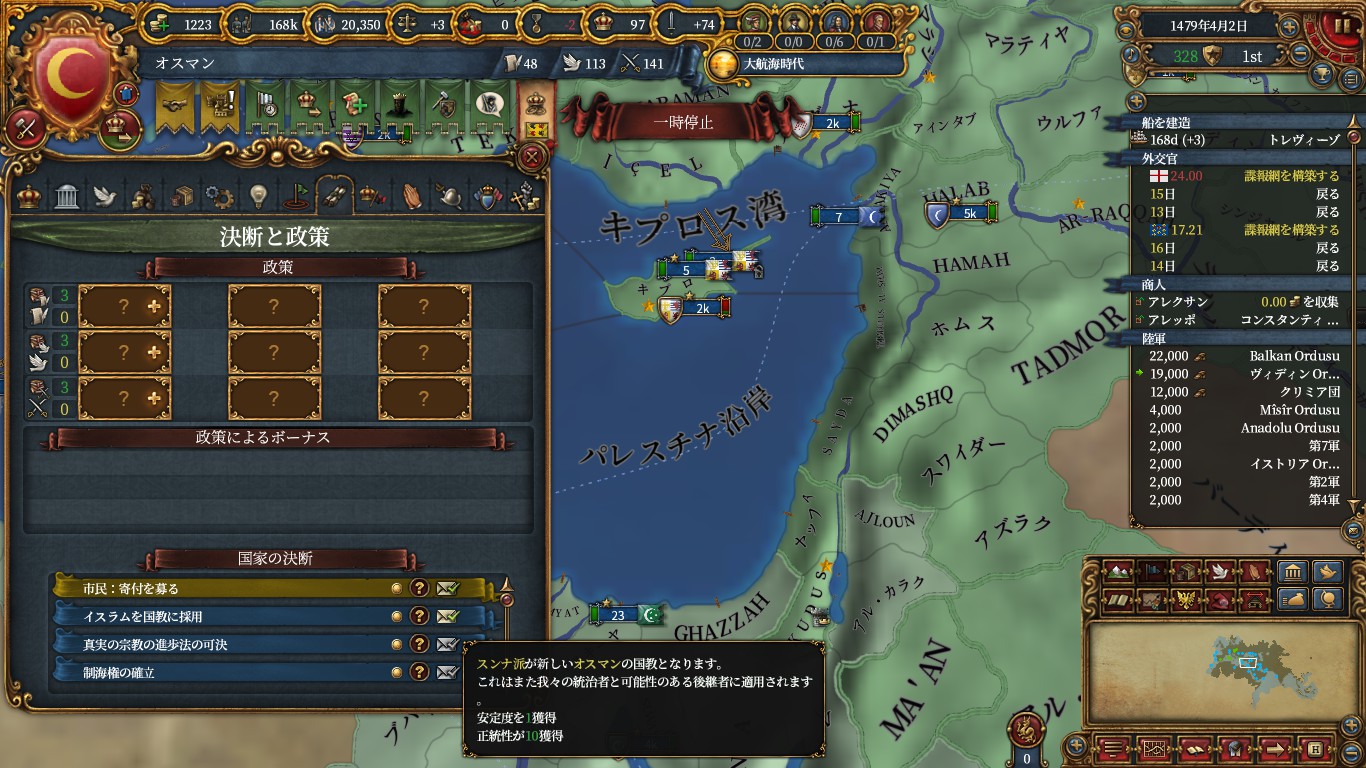Switch to terrain map mode with mountains
Screen dimensions: 1366x768
(x=1121, y=573)
